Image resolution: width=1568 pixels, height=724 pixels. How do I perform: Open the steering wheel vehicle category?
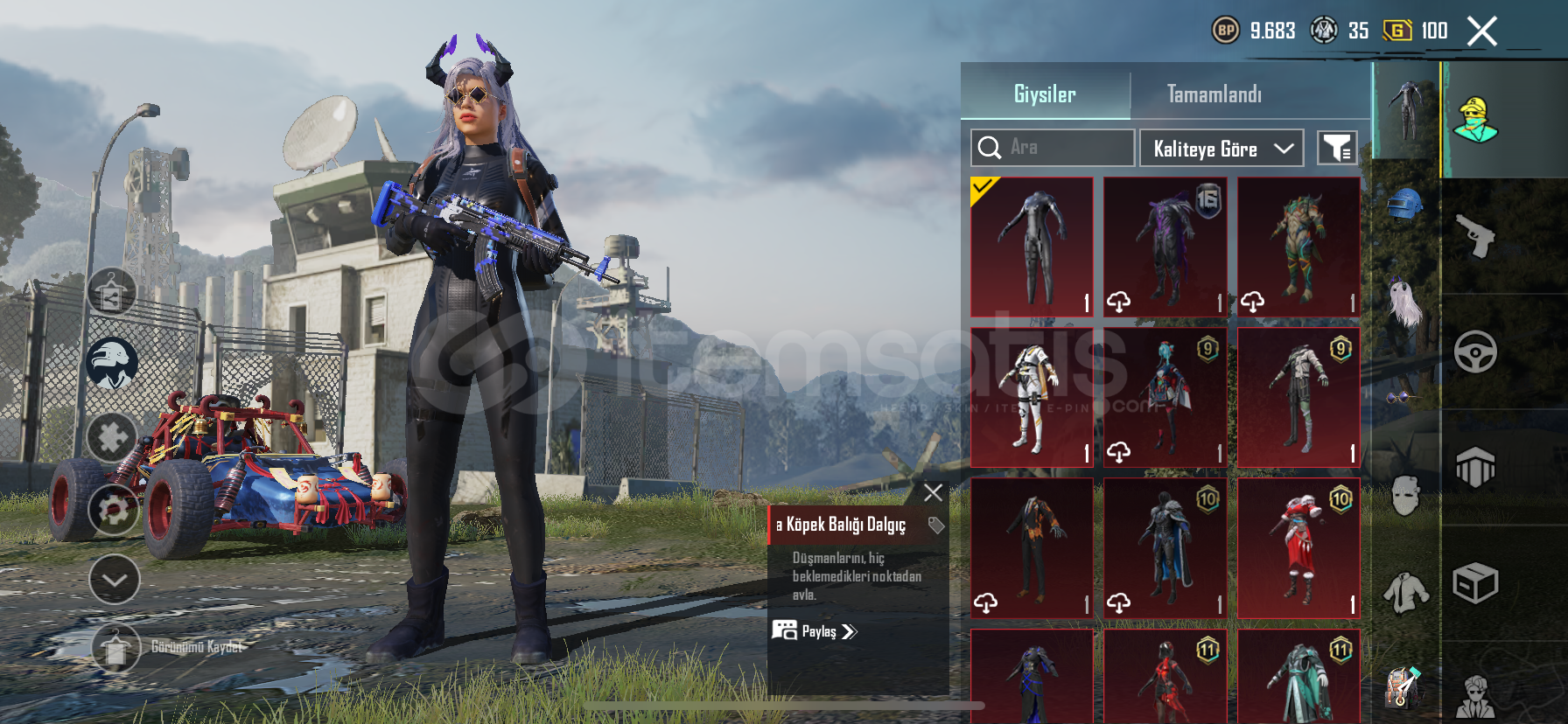(1475, 352)
